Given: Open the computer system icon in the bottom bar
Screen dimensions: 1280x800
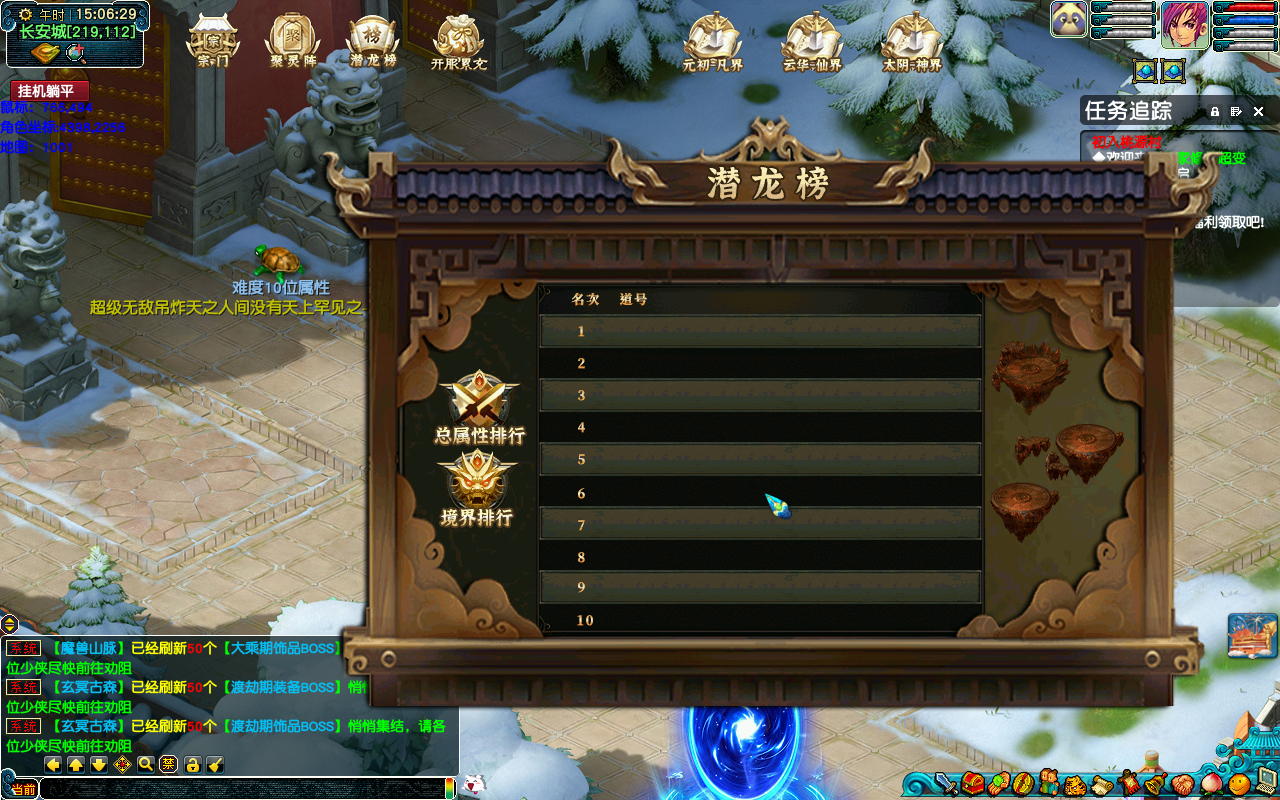Looking at the screenshot, I should (1266, 781).
